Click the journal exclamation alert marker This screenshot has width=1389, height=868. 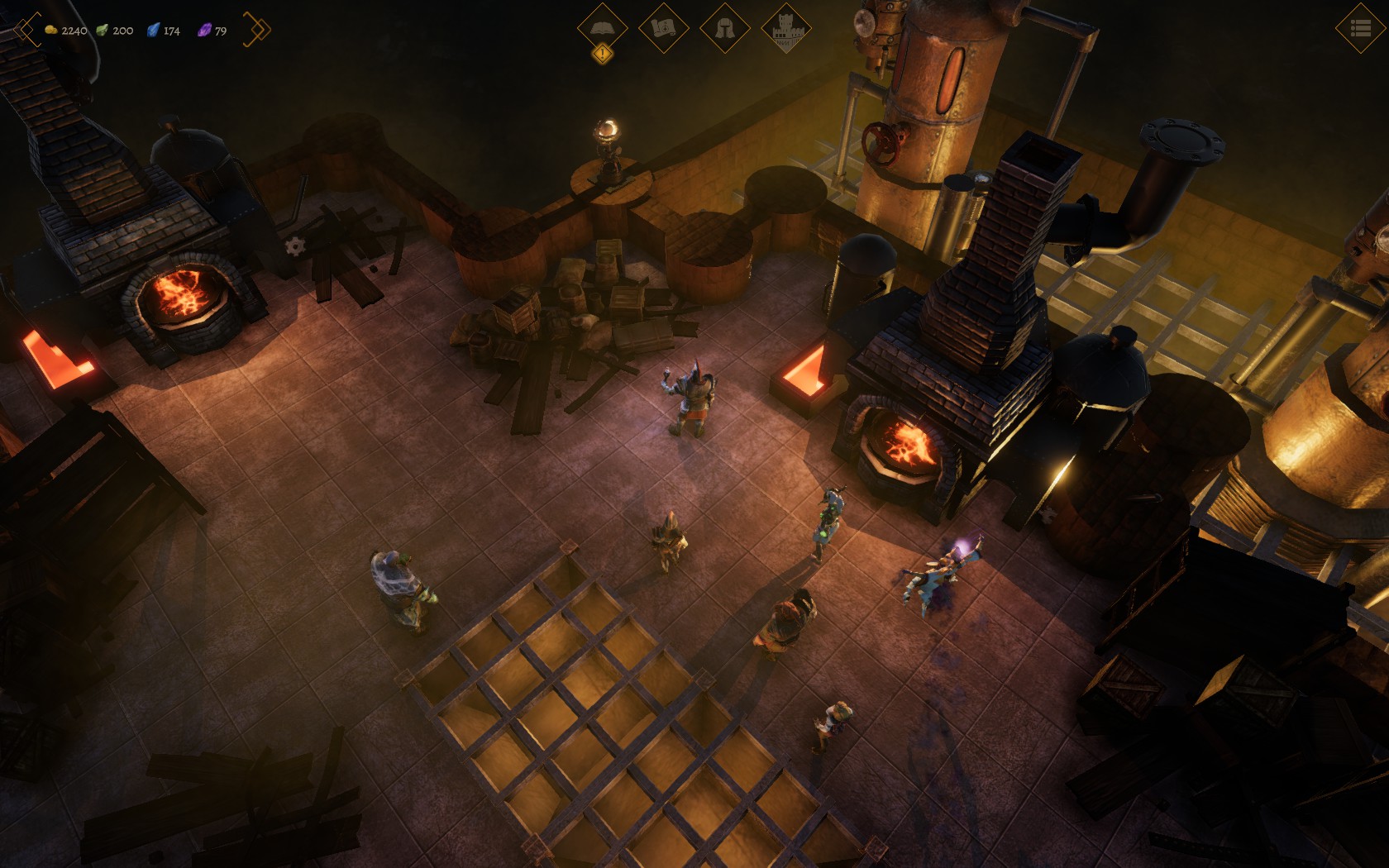603,55
